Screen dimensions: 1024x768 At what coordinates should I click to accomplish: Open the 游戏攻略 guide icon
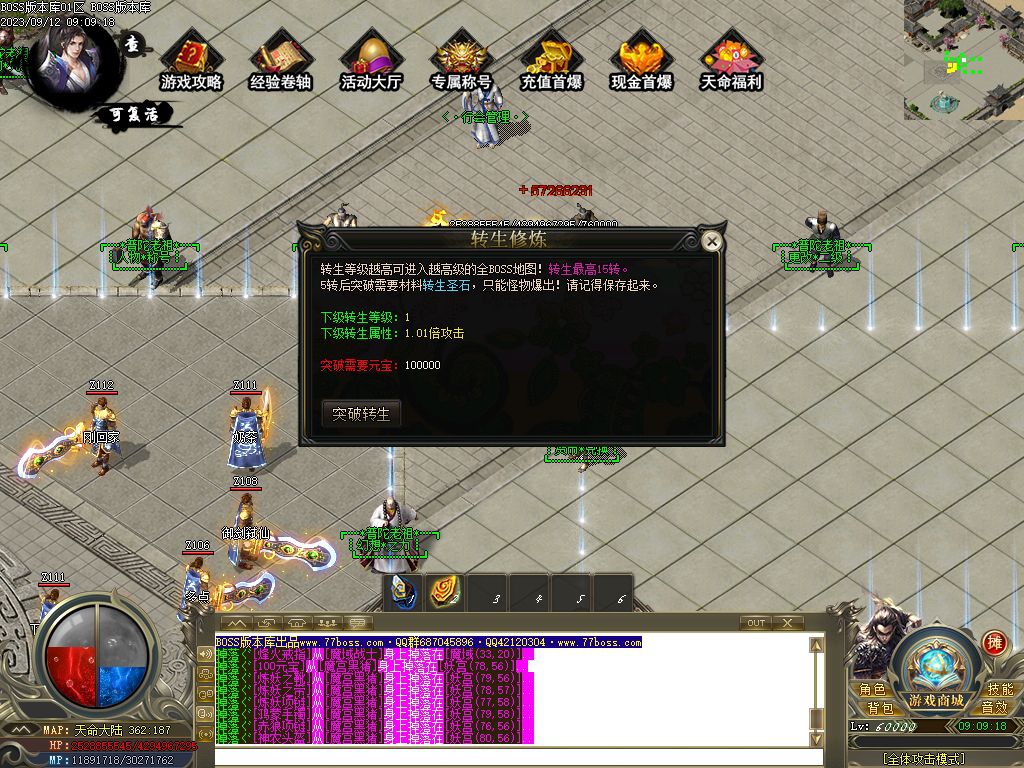point(191,63)
